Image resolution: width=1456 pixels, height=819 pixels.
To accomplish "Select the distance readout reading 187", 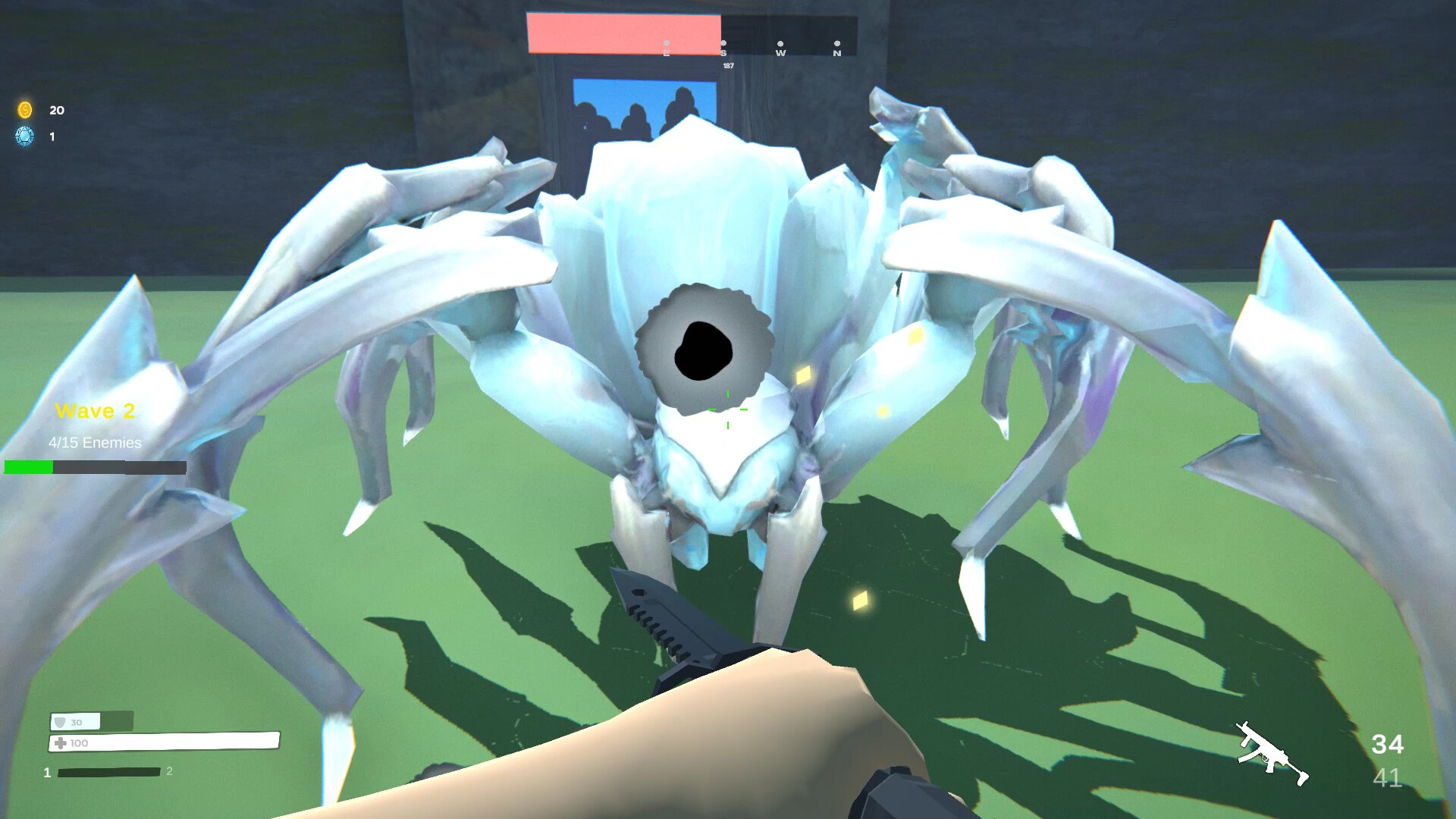I will [727, 66].
